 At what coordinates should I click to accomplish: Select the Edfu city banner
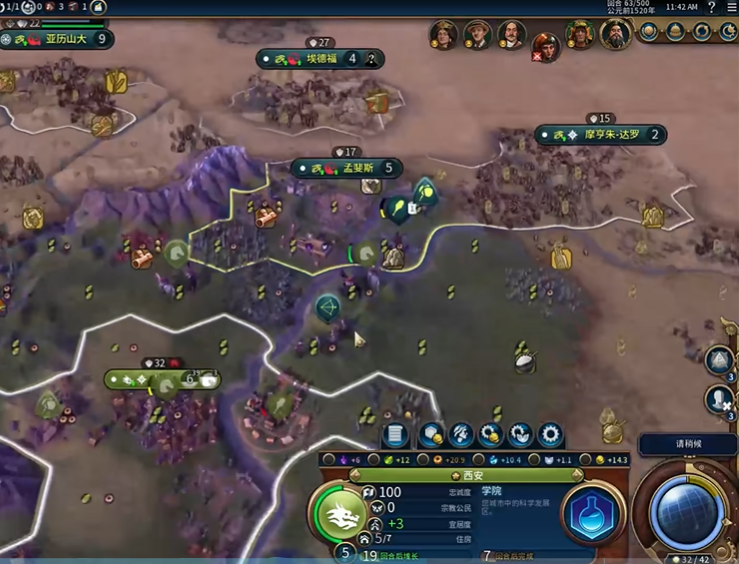tap(321, 59)
